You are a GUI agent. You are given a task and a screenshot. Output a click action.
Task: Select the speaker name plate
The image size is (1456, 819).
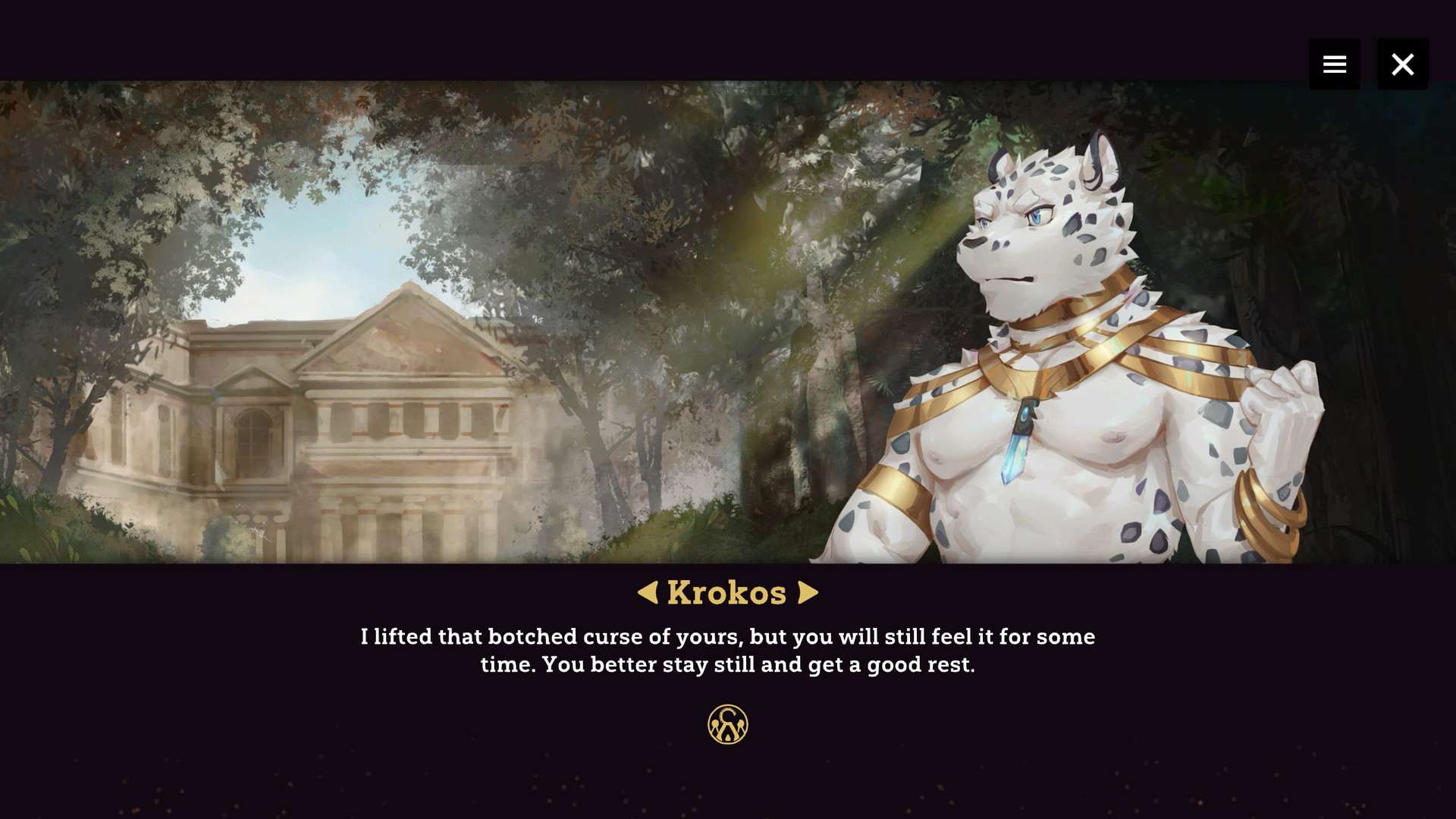point(726,592)
